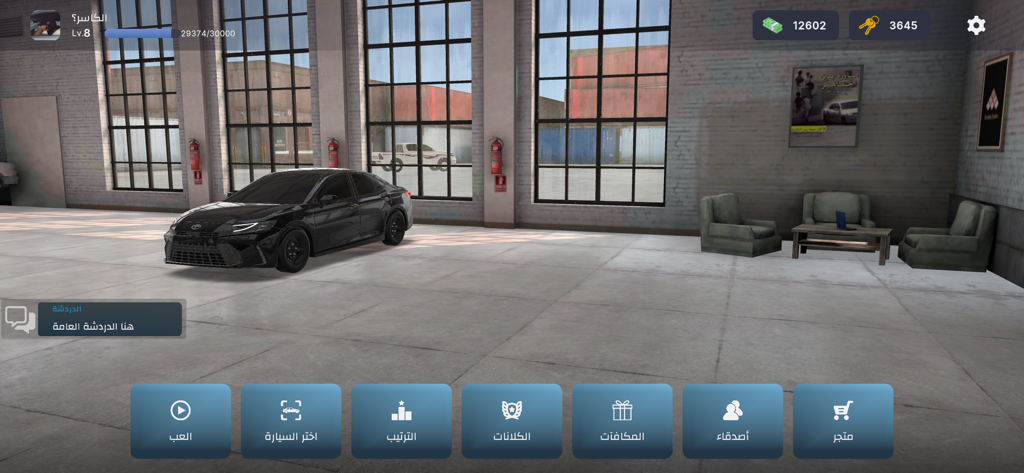Show the الترتيب leaderboard
Viewport: 1024px width, 473px height.
pyautogui.click(x=401, y=421)
